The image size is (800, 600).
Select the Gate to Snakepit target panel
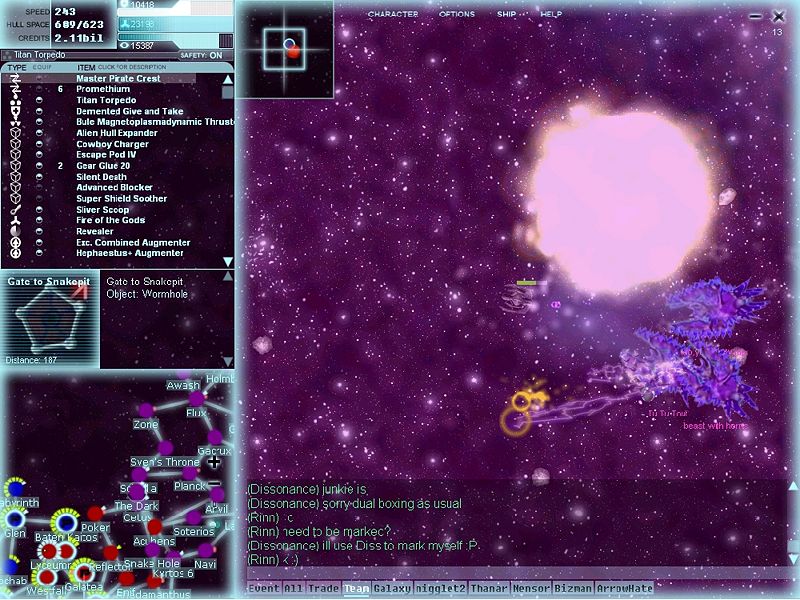tap(50, 318)
